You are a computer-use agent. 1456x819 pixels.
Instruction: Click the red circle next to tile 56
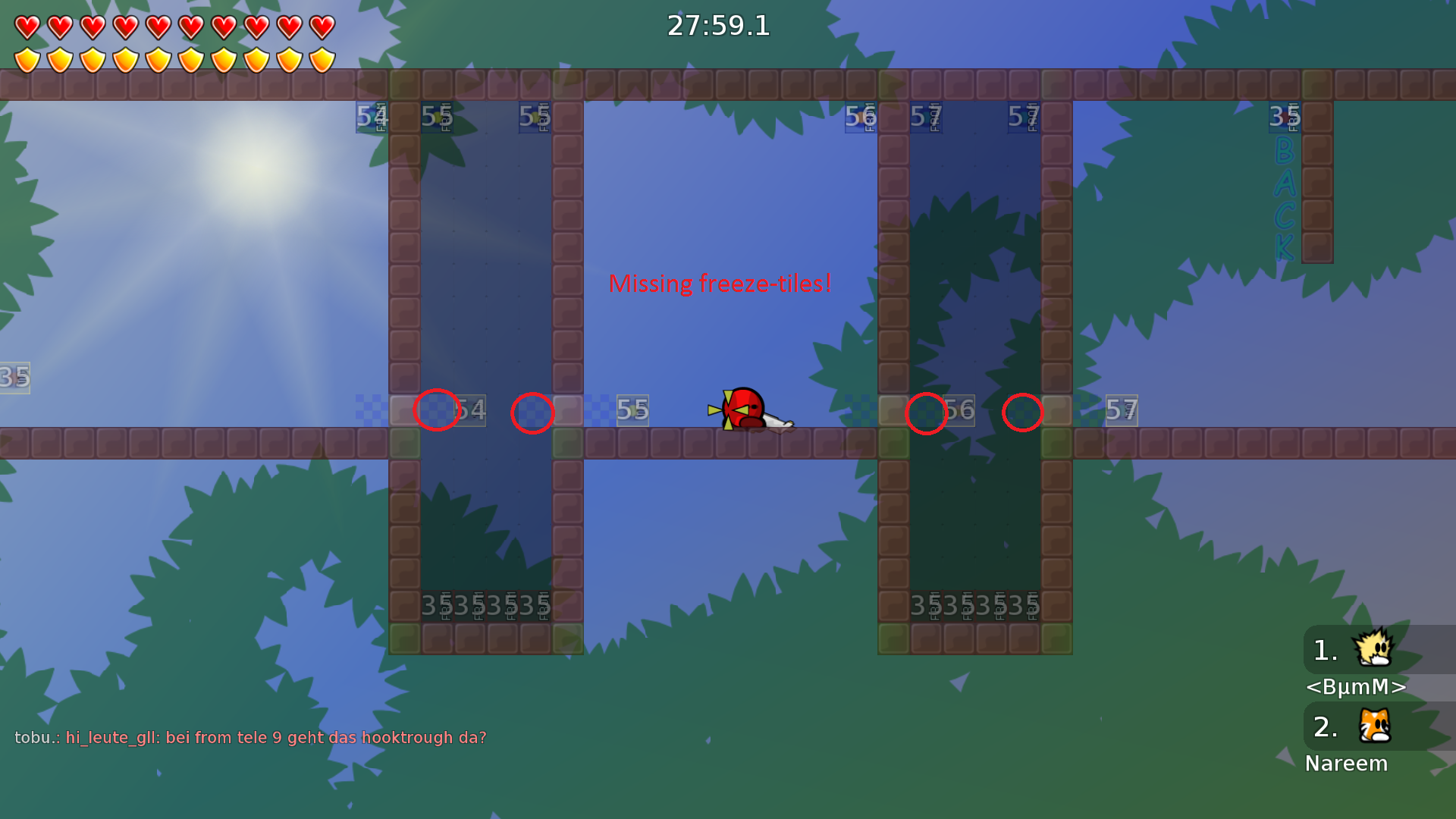(x=926, y=413)
